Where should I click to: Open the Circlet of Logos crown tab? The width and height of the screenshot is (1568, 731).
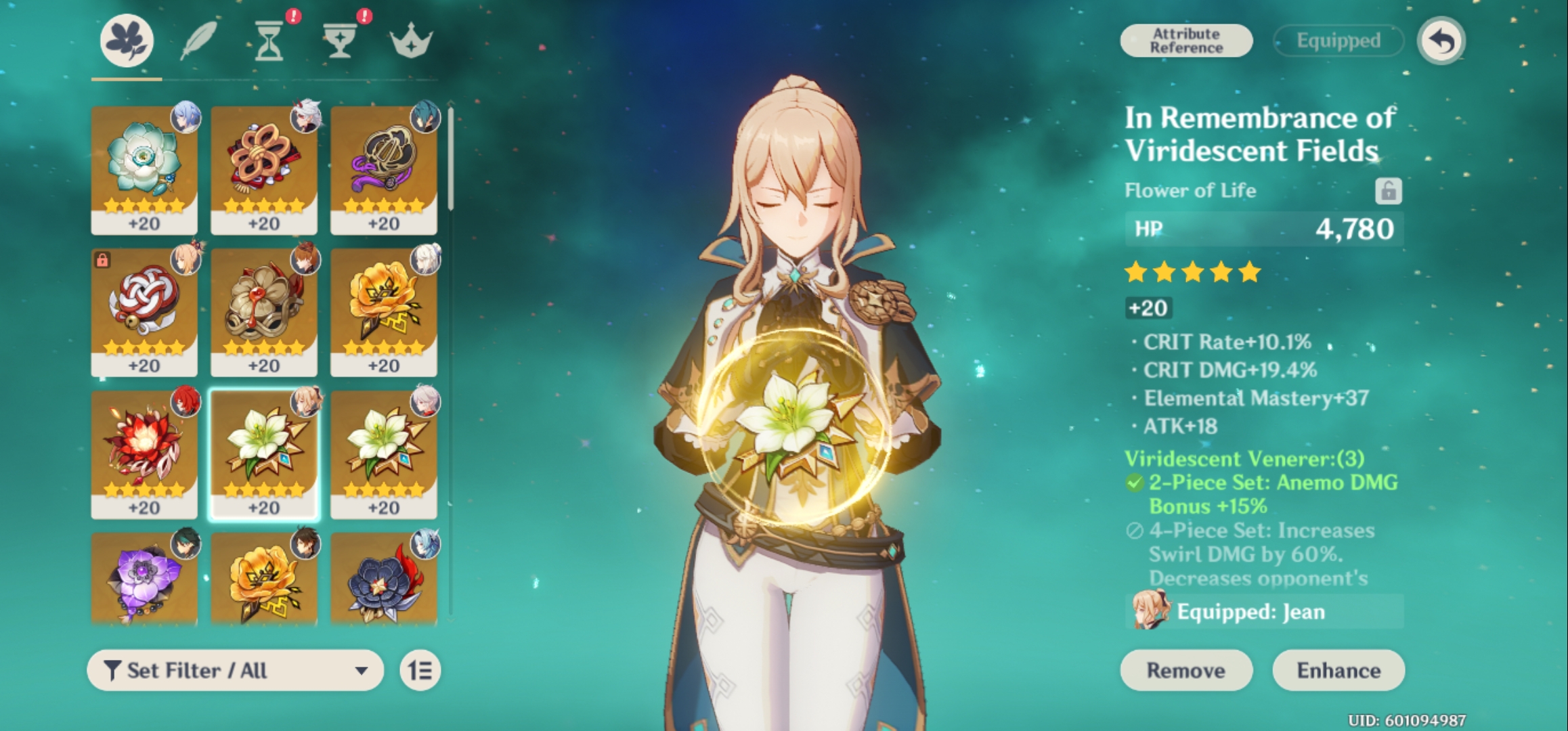click(x=411, y=42)
